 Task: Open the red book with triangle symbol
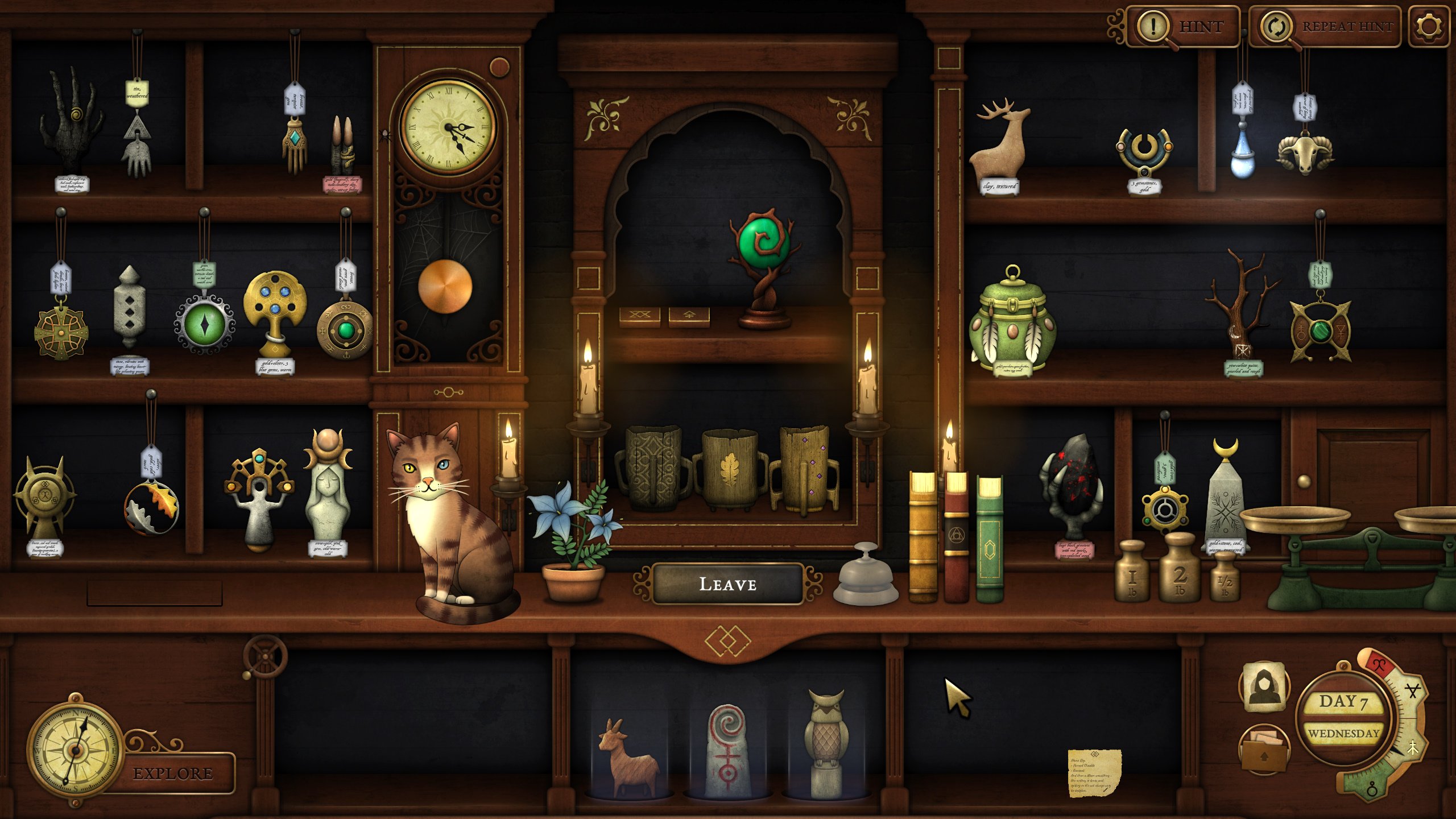pyautogui.click(x=956, y=537)
